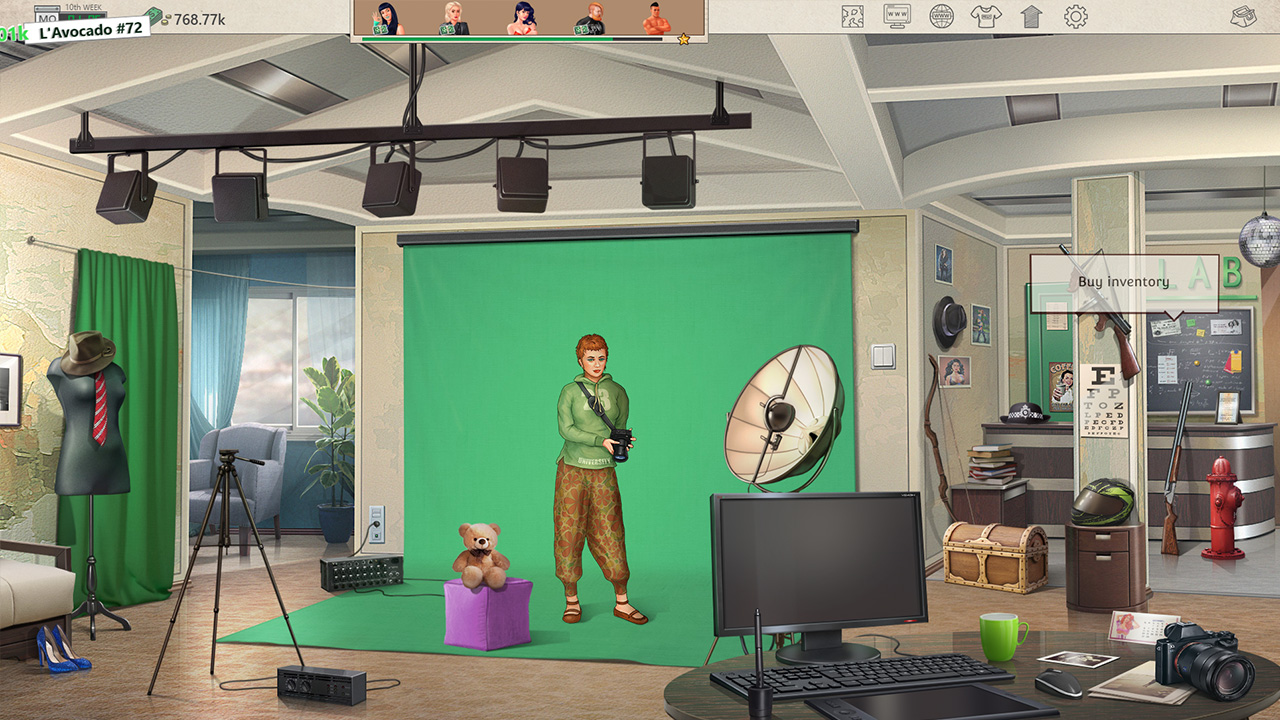Browse the internet via the WWW globe icon

coord(941,15)
